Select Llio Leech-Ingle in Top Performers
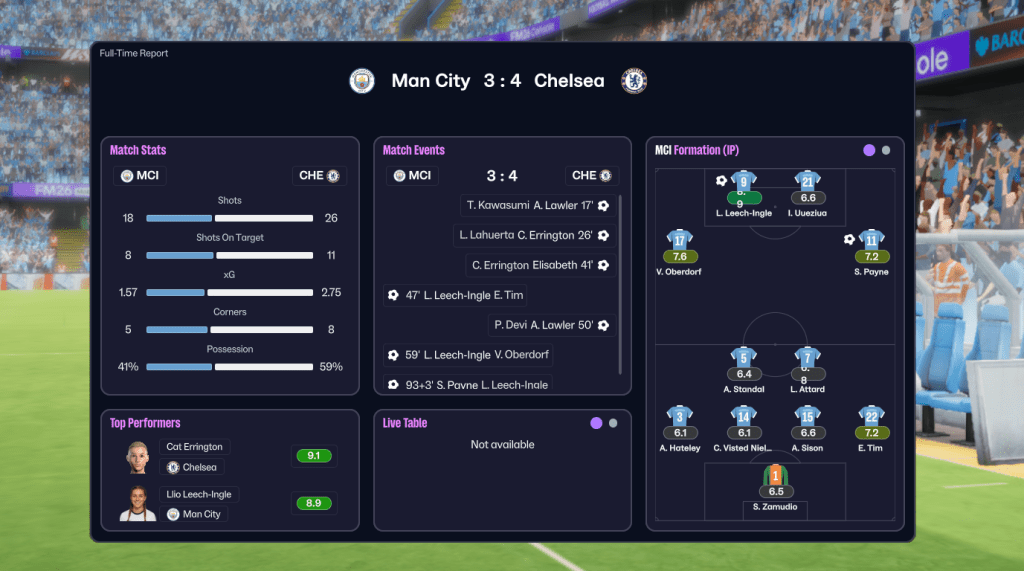This screenshot has height=571, width=1024. pos(198,494)
